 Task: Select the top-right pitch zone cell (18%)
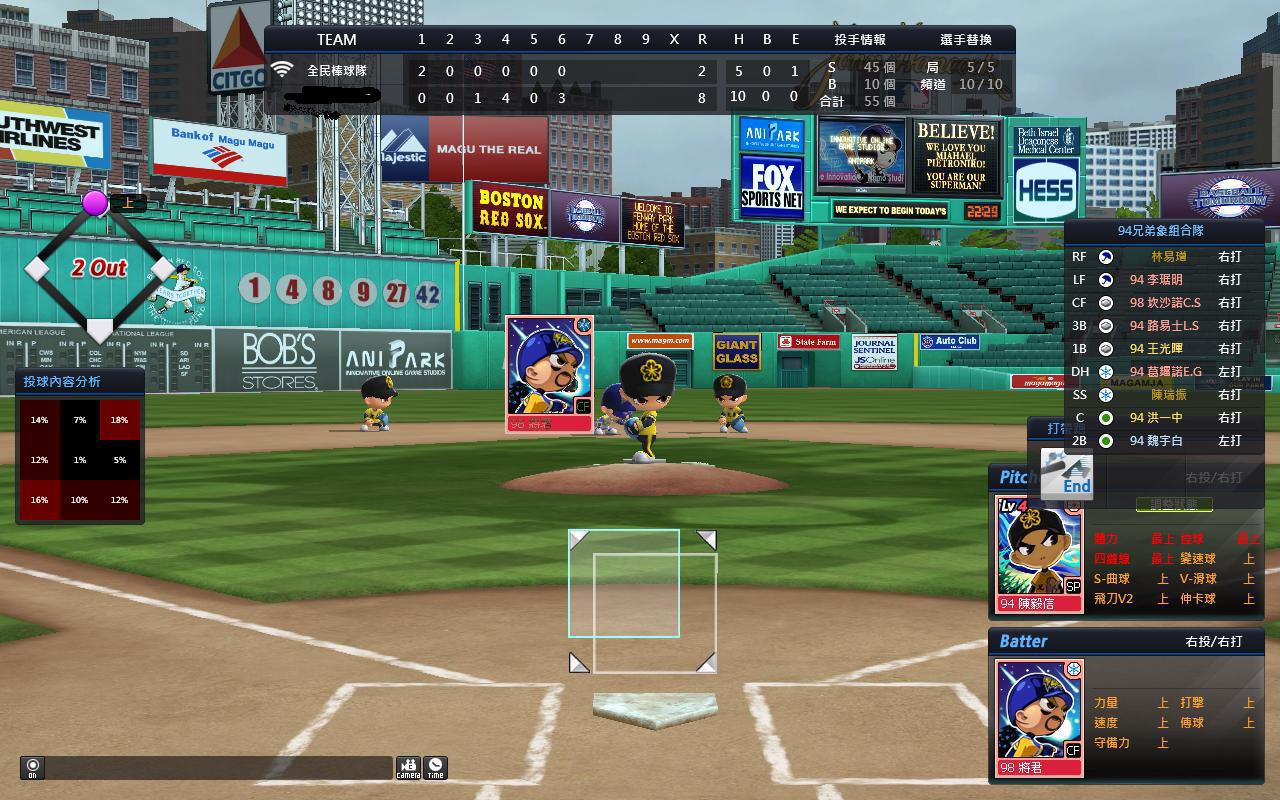click(x=119, y=420)
